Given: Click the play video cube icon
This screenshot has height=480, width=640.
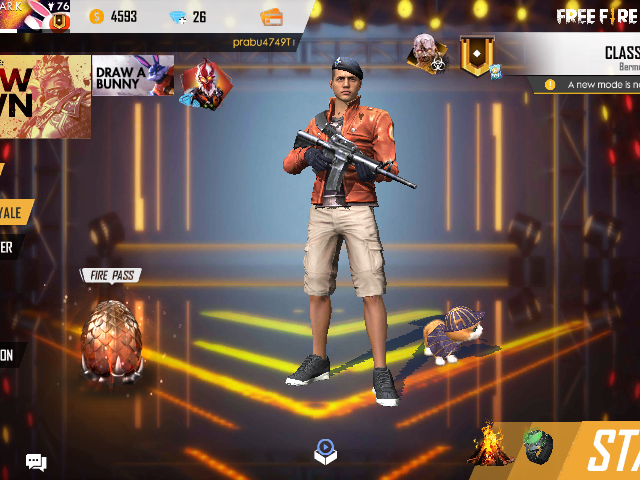Looking at the screenshot, I should tap(326, 452).
